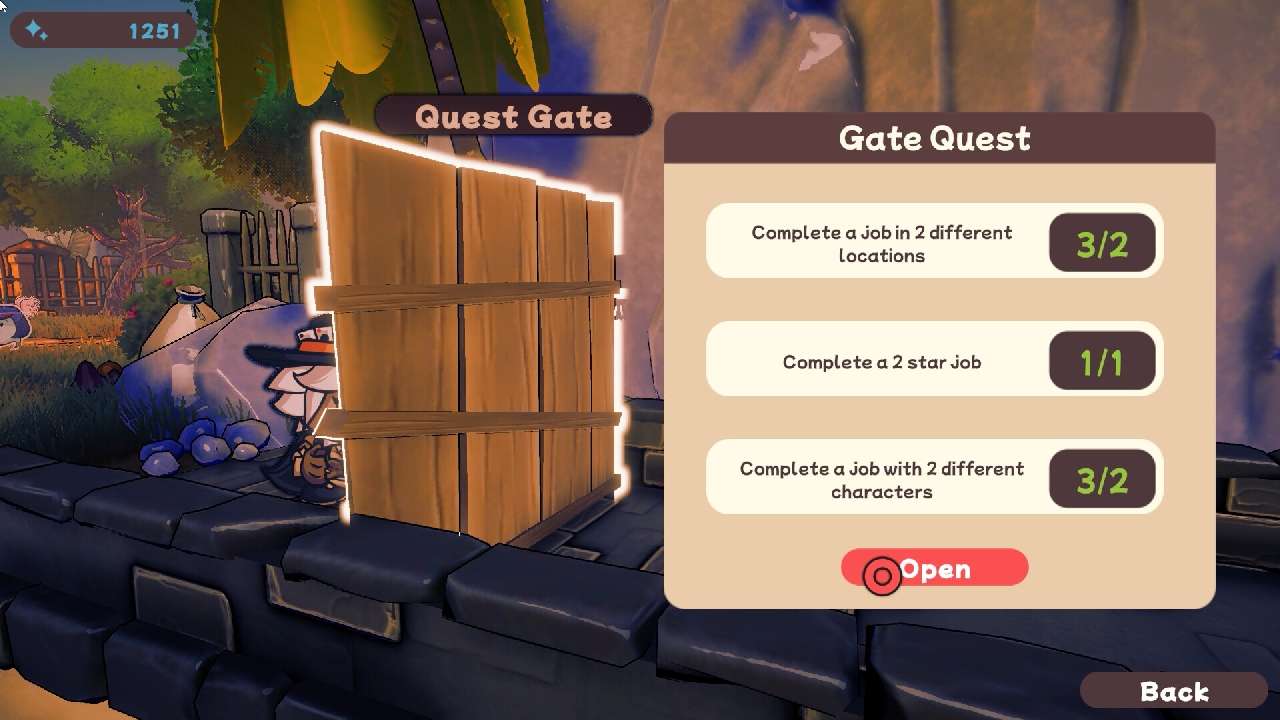1280x720 pixels.
Task: Open the Quest Gate nameplate above the door
Action: click(x=513, y=115)
